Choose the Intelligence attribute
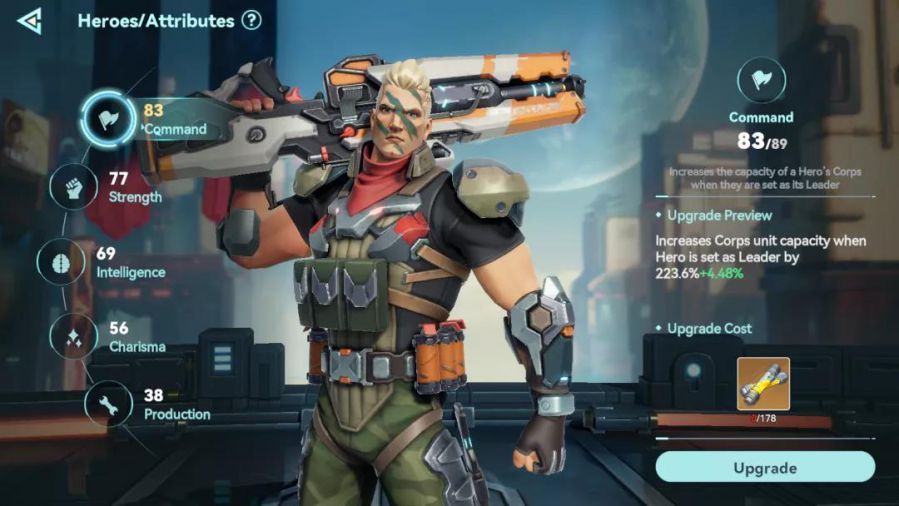The image size is (899, 506). point(60,262)
